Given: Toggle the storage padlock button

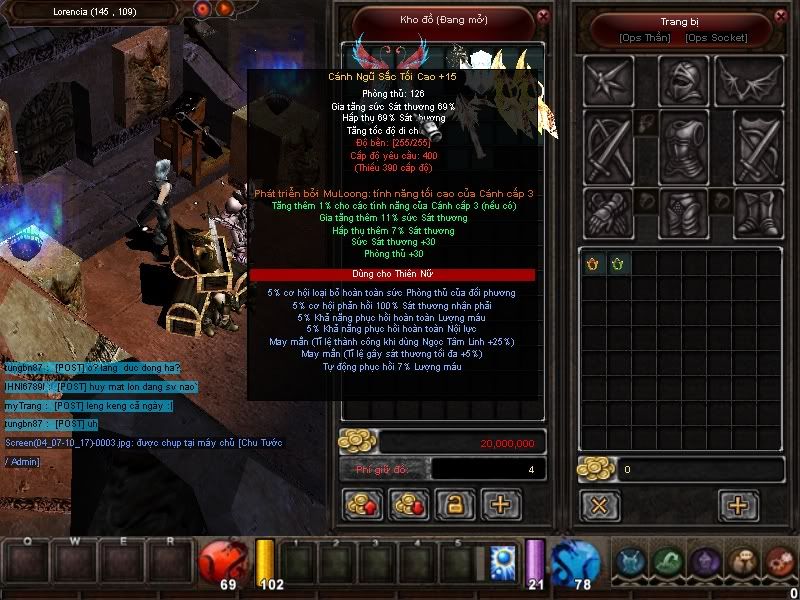Looking at the screenshot, I should click(x=454, y=505).
